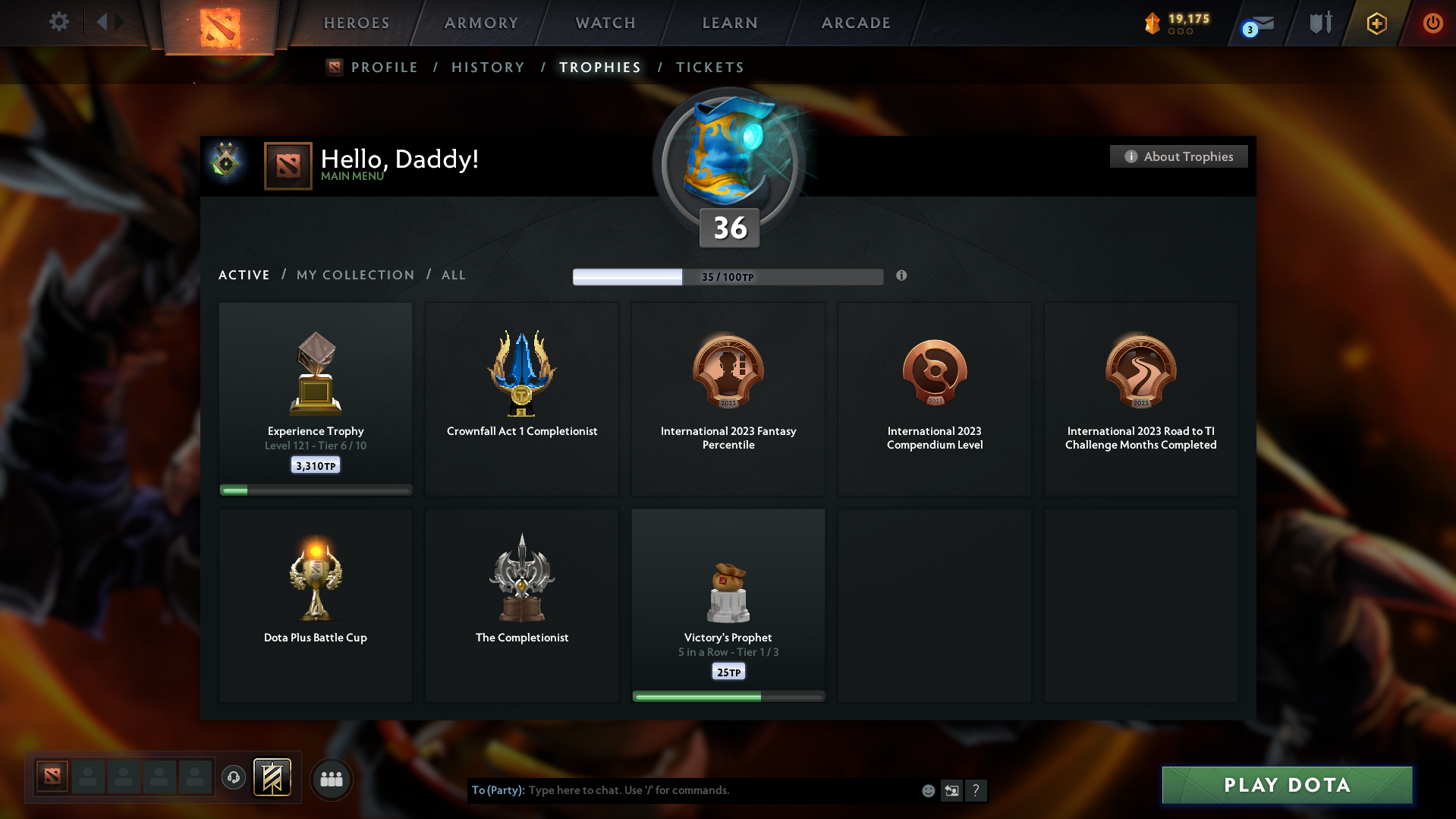Click the power exit icon
The height and width of the screenshot is (819, 1456).
tap(1432, 23)
